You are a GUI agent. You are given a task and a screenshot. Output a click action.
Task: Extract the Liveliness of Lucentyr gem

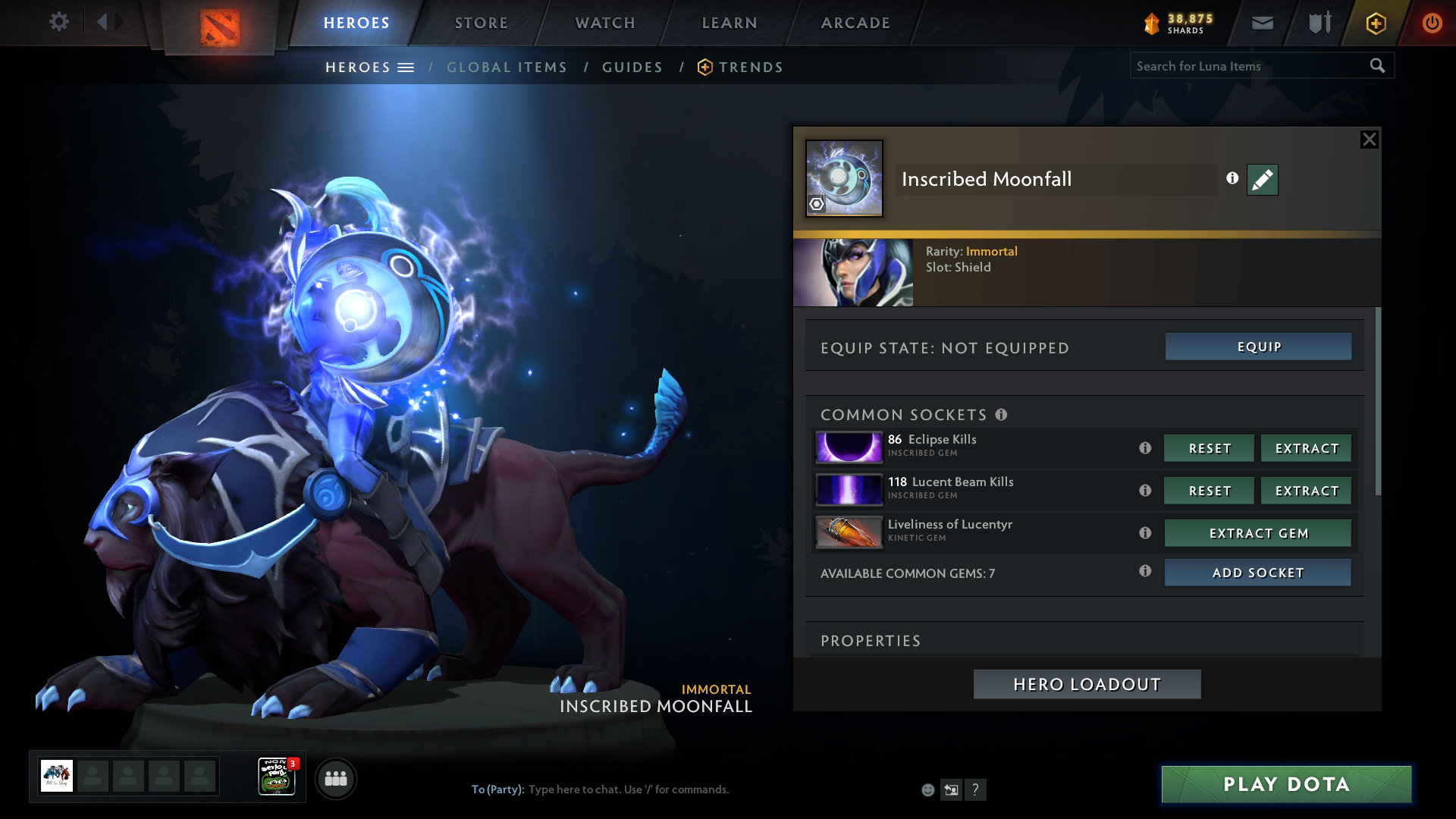coord(1257,533)
